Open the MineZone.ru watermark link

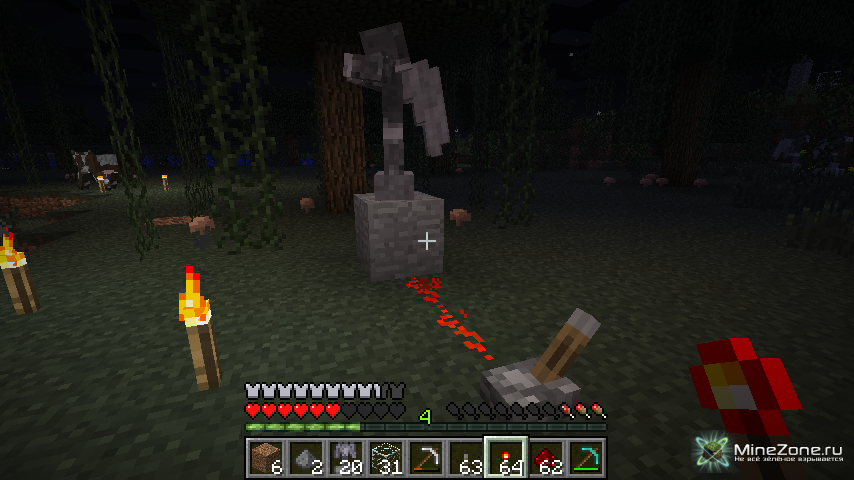tap(774, 453)
